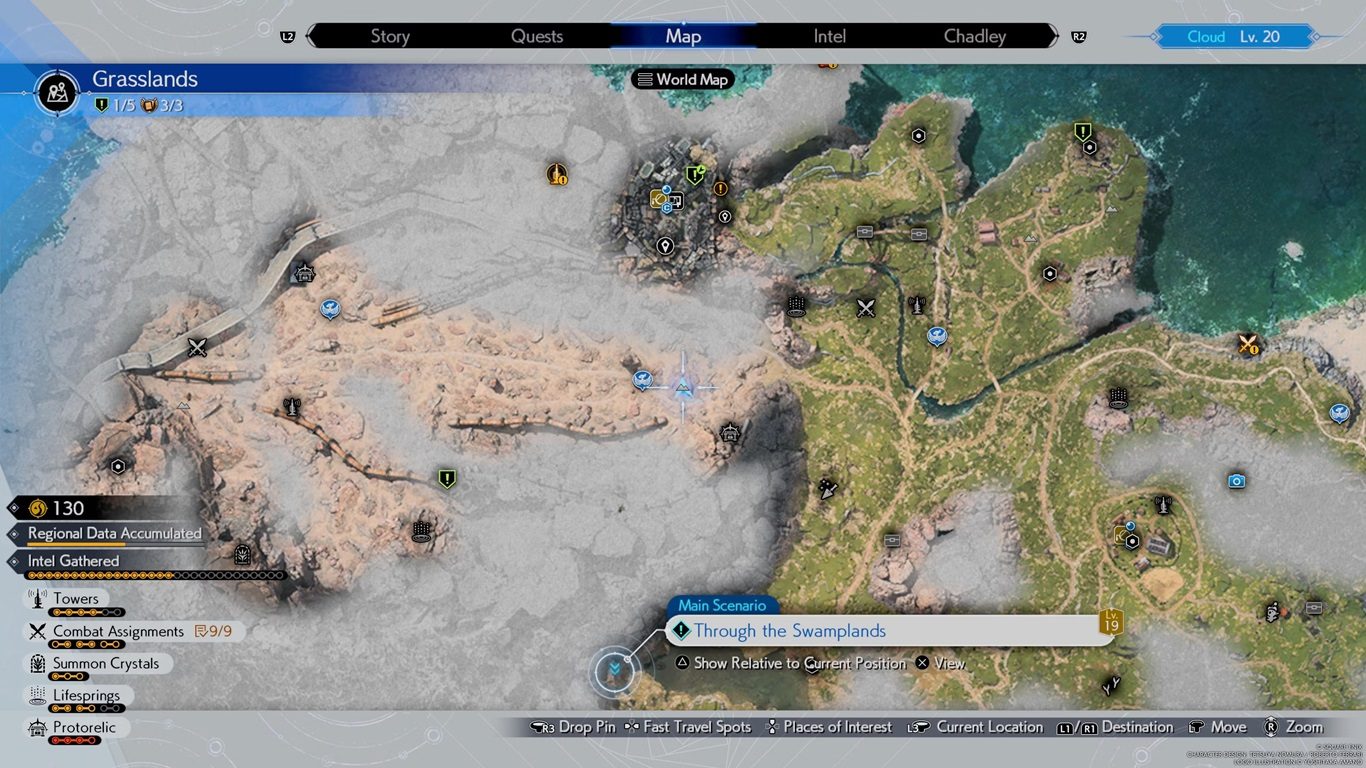1366x768 pixels.
Task: Switch to the World Map view
Action: click(683, 80)
